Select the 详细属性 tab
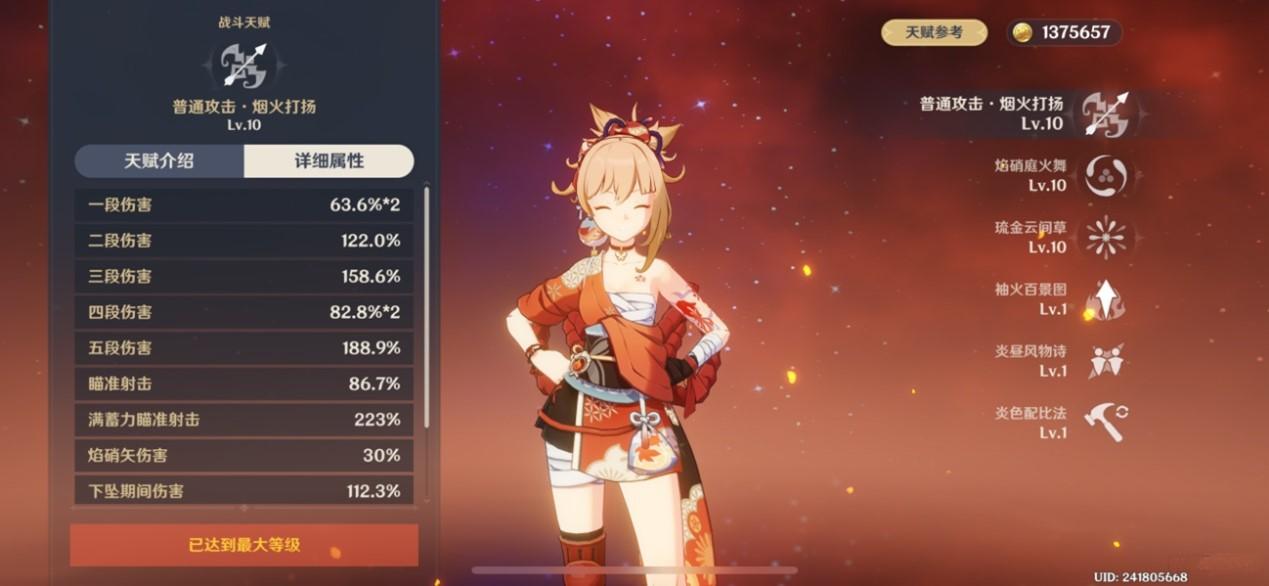The height and width of the screenshot is (586, 1269). tap(328, 161)
